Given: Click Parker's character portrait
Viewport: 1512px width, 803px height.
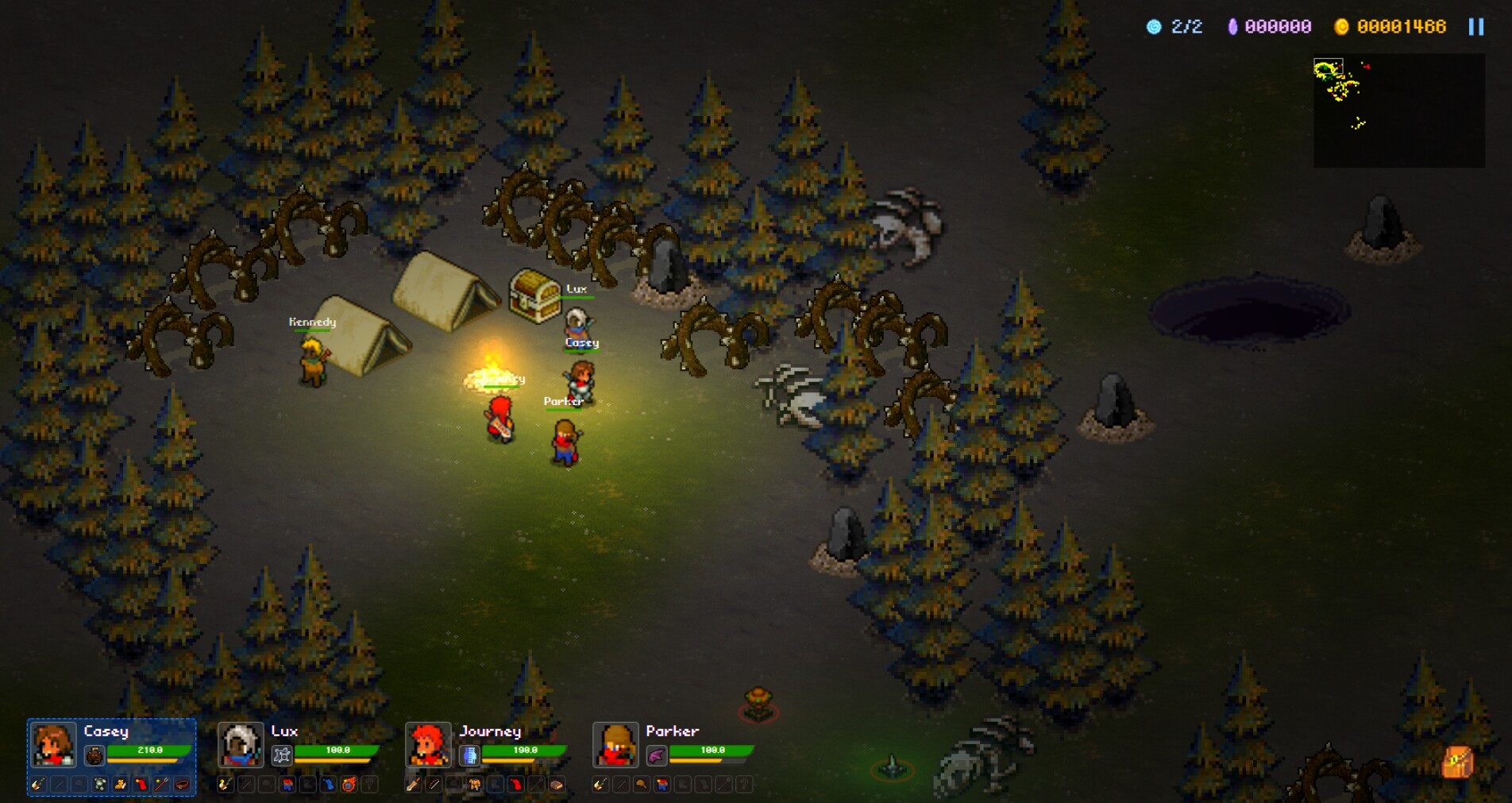Looking at the screenshot, I should click(615, 744).
